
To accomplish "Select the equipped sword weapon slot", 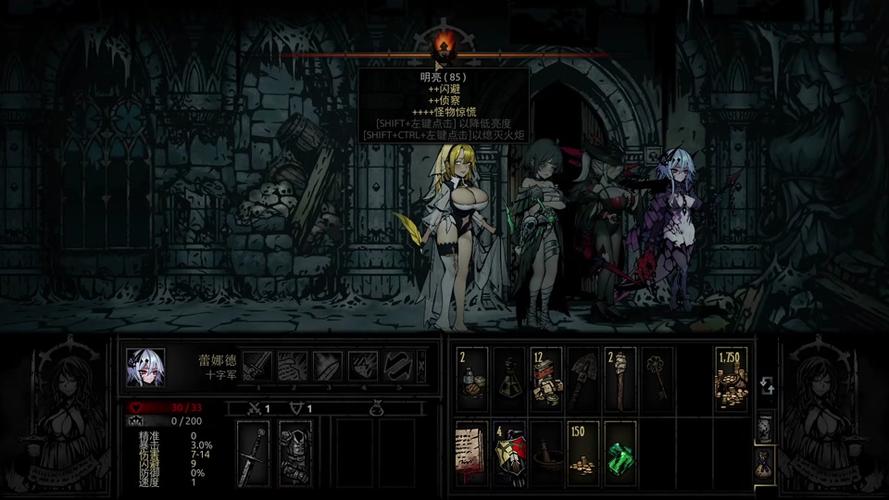I will click(x=253, y=453).
